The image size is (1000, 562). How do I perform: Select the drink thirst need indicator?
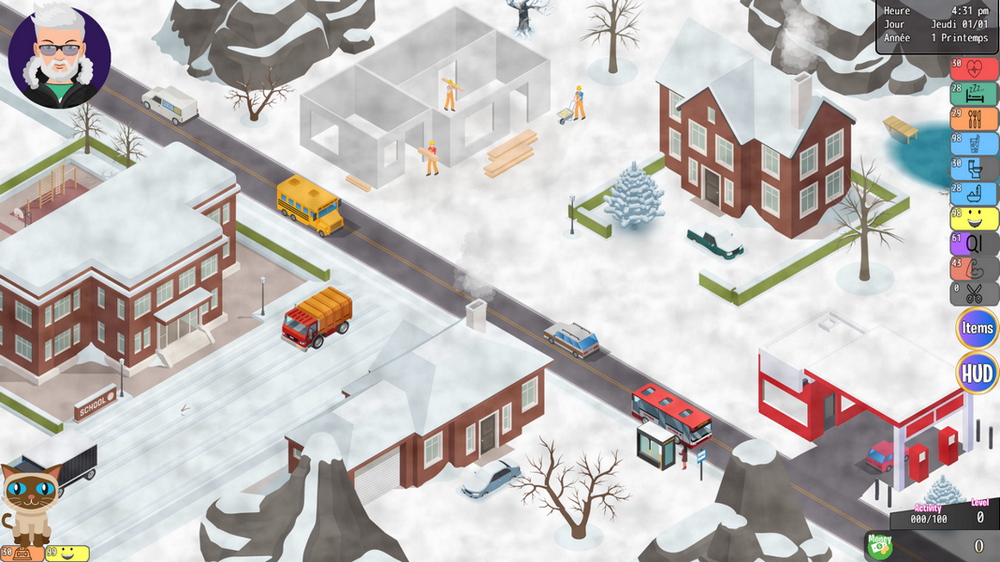973,143
